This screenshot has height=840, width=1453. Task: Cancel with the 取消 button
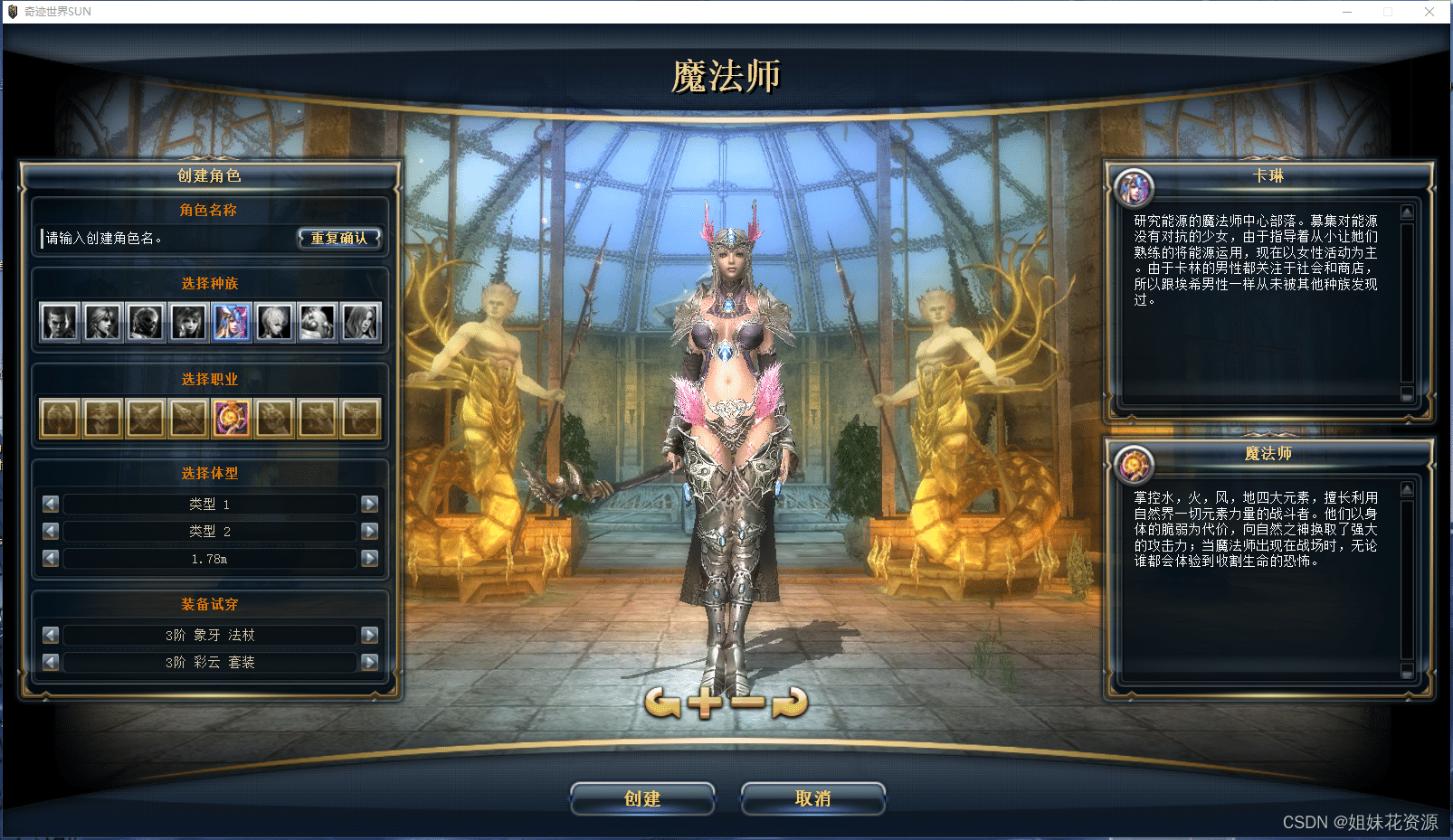pyautogui.click(x=812, y=798)
